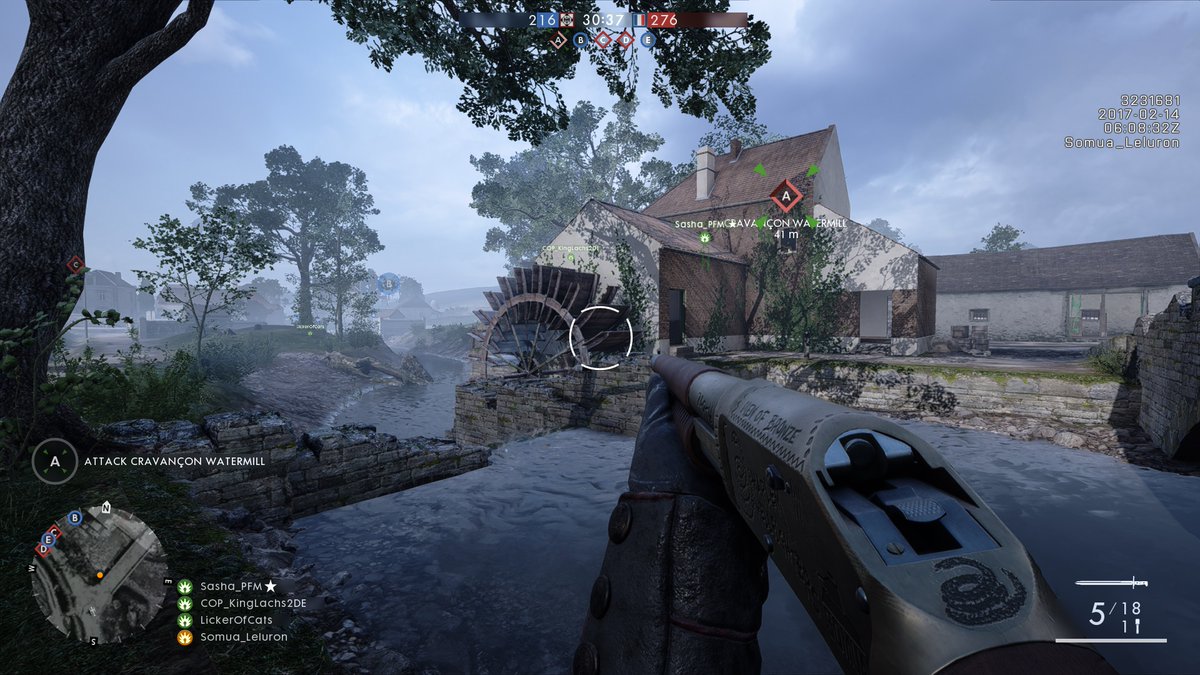Click the Cravançon Watermill A objective marker

tap(786, 194)
